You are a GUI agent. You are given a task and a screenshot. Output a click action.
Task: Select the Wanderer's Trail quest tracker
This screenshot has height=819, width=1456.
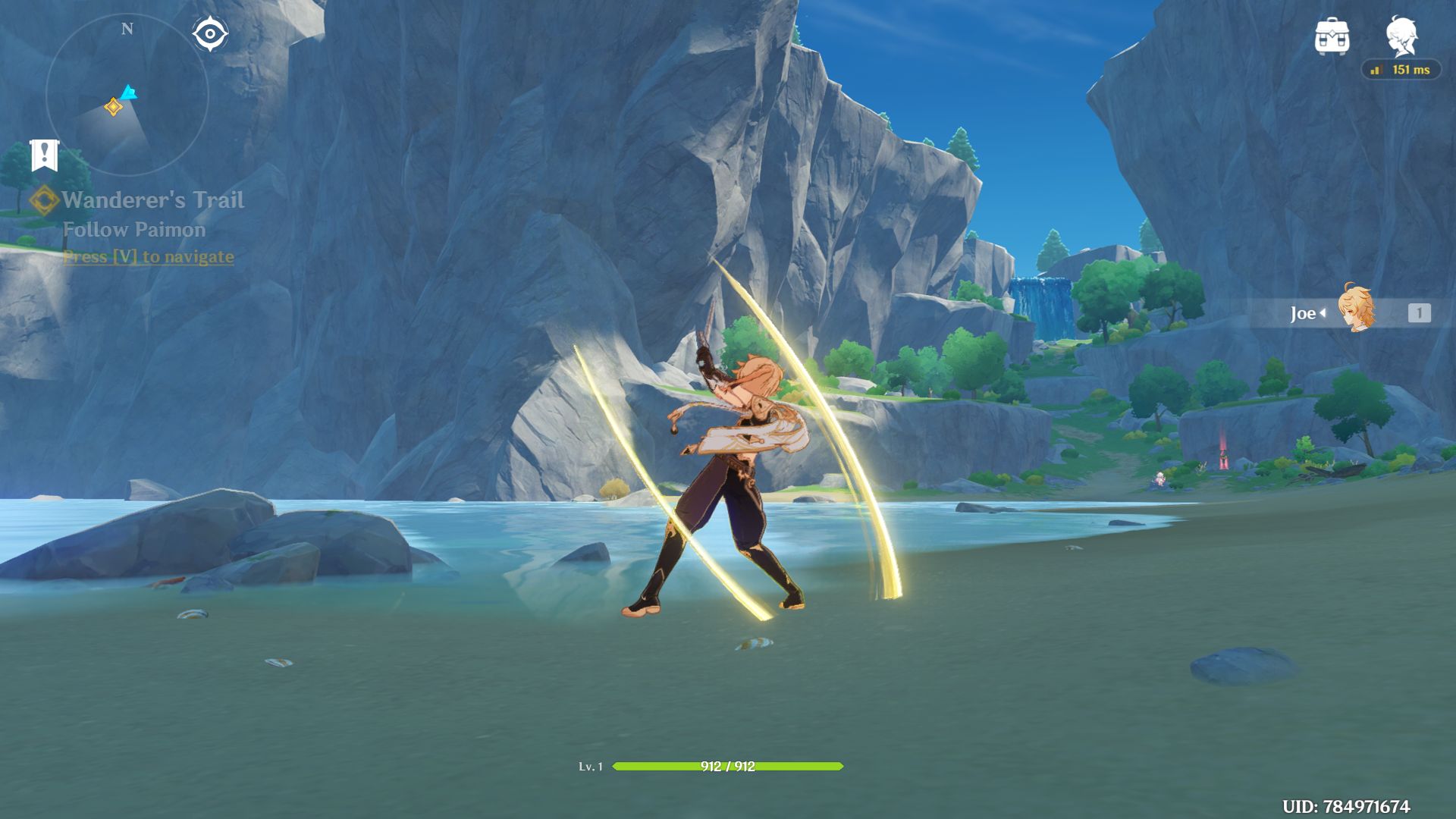pos(152,200)
